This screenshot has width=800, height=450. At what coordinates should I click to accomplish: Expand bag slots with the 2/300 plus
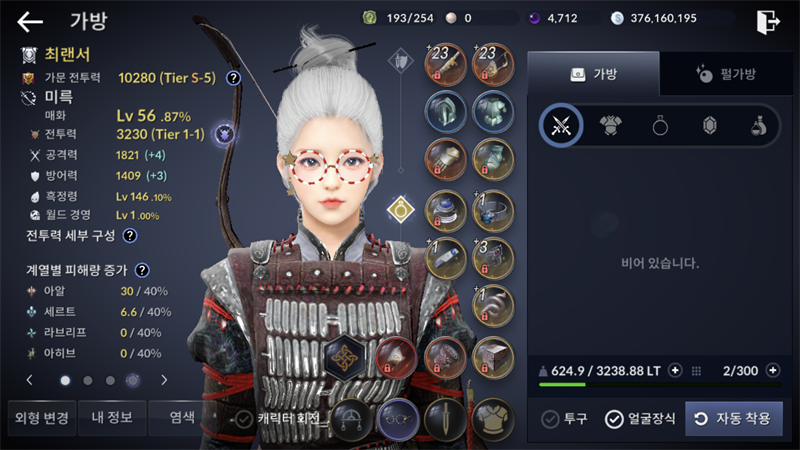[x=772, y=370]
